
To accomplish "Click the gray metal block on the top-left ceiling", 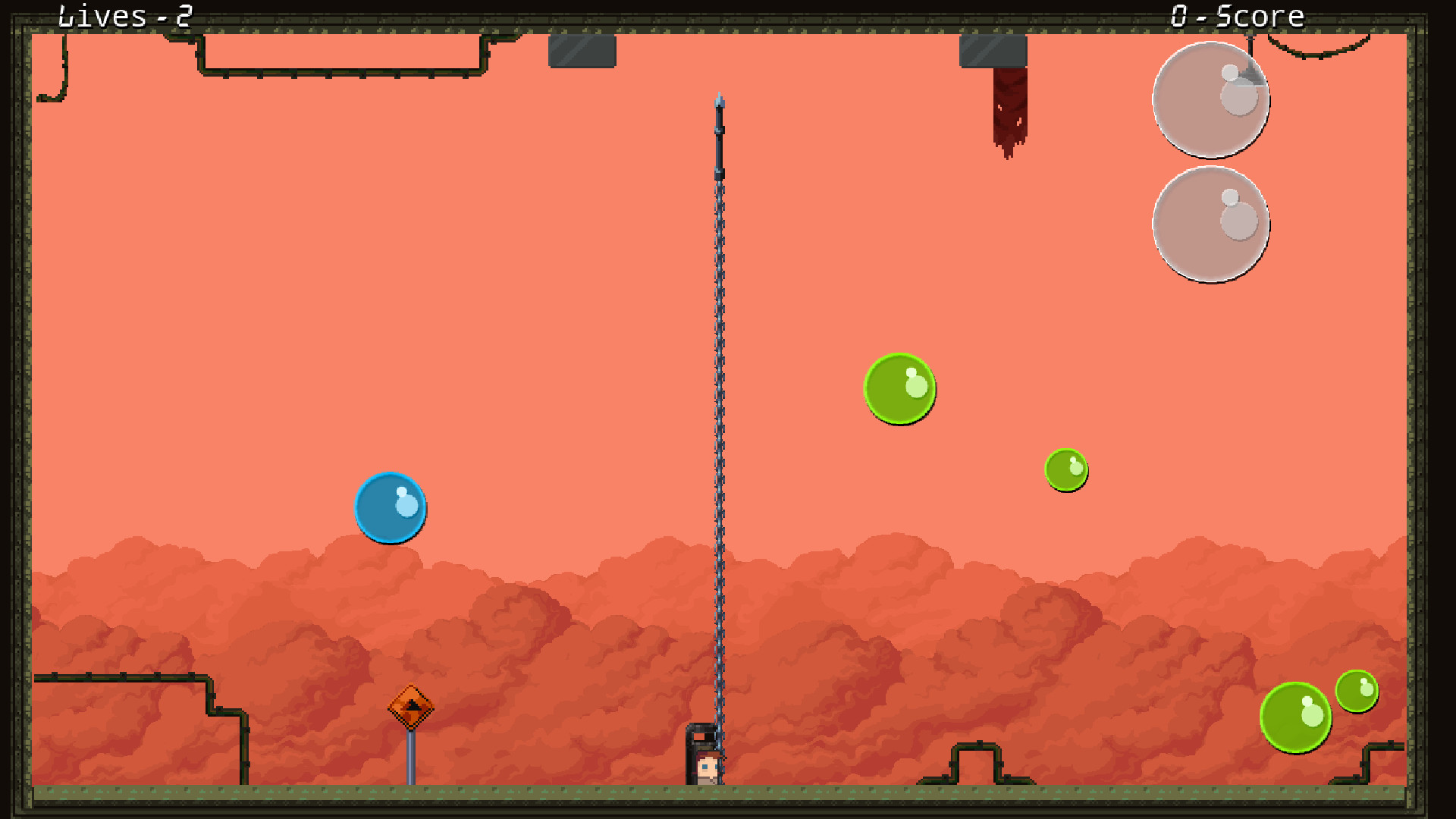I will point(580,53).
